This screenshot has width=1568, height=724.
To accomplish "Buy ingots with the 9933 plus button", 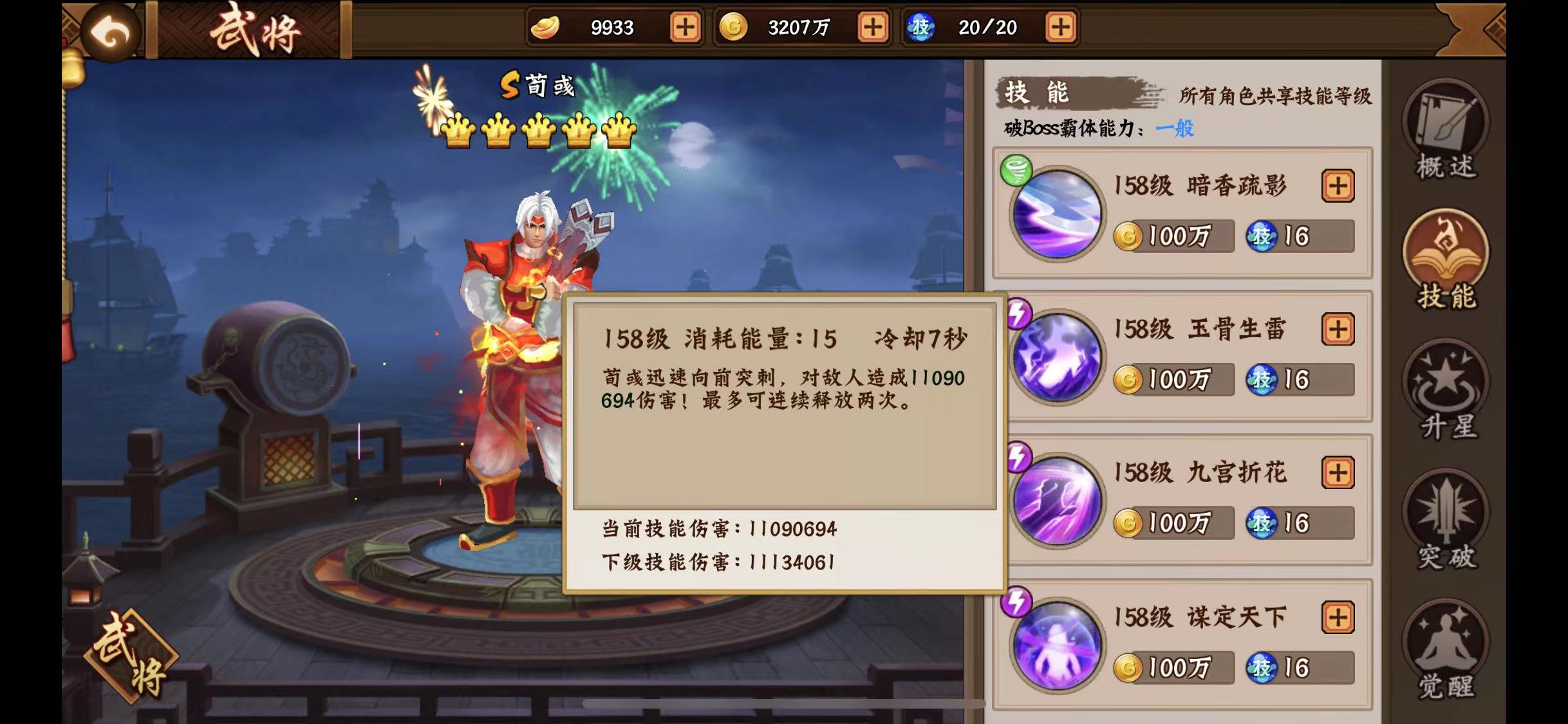I will click(685, 28).
